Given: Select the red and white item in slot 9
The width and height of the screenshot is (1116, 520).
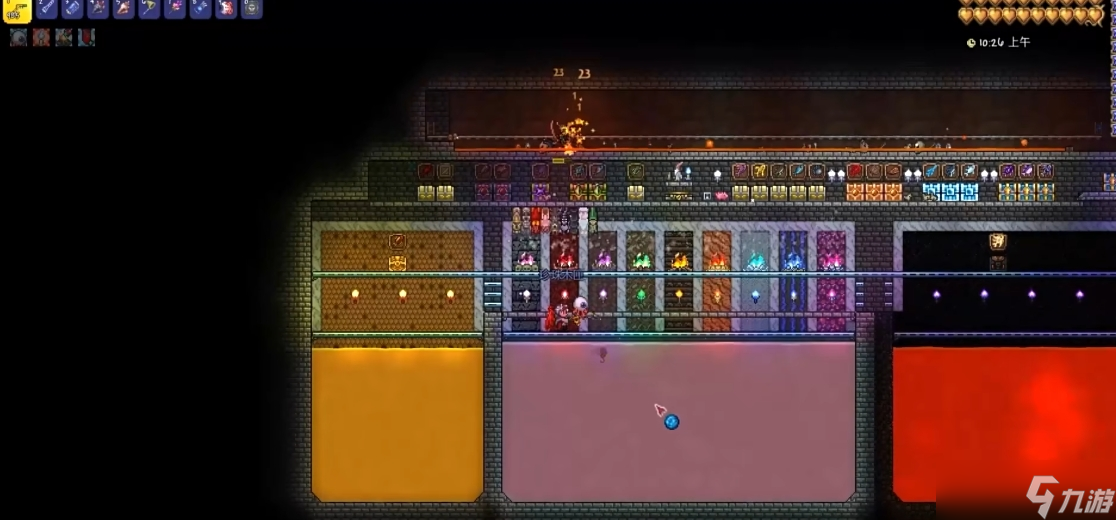Looking at the screenshot, I should (x=226, y=9).
